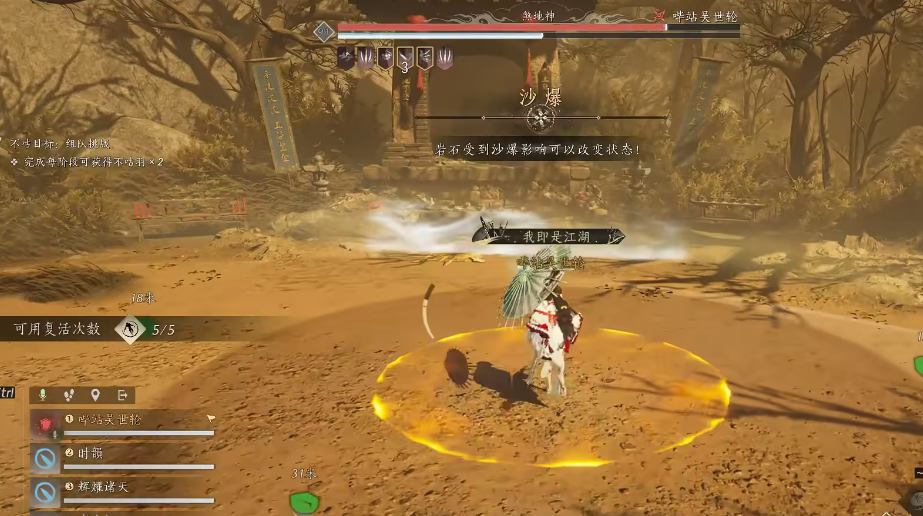Viewport: 923px width, 516px height.
Task: Toggle the team voice microphone icon
Action: point(43,395)
